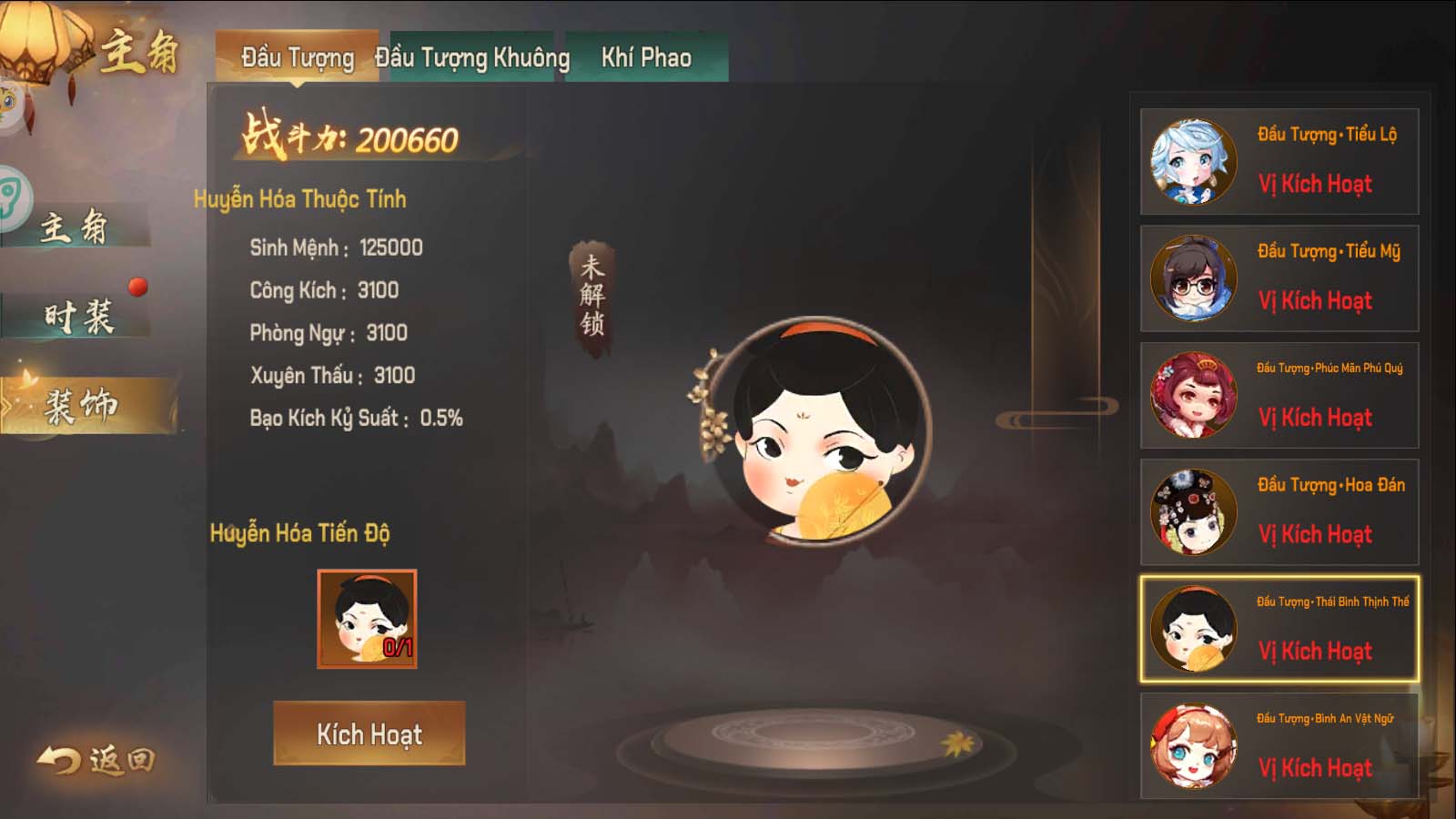Select the Đầu Tượng Hoa Đán avatar icon
Image resolution: width=1456 pixels, height=819 pixels.
pyautogui.click(x=1194, y=511)
